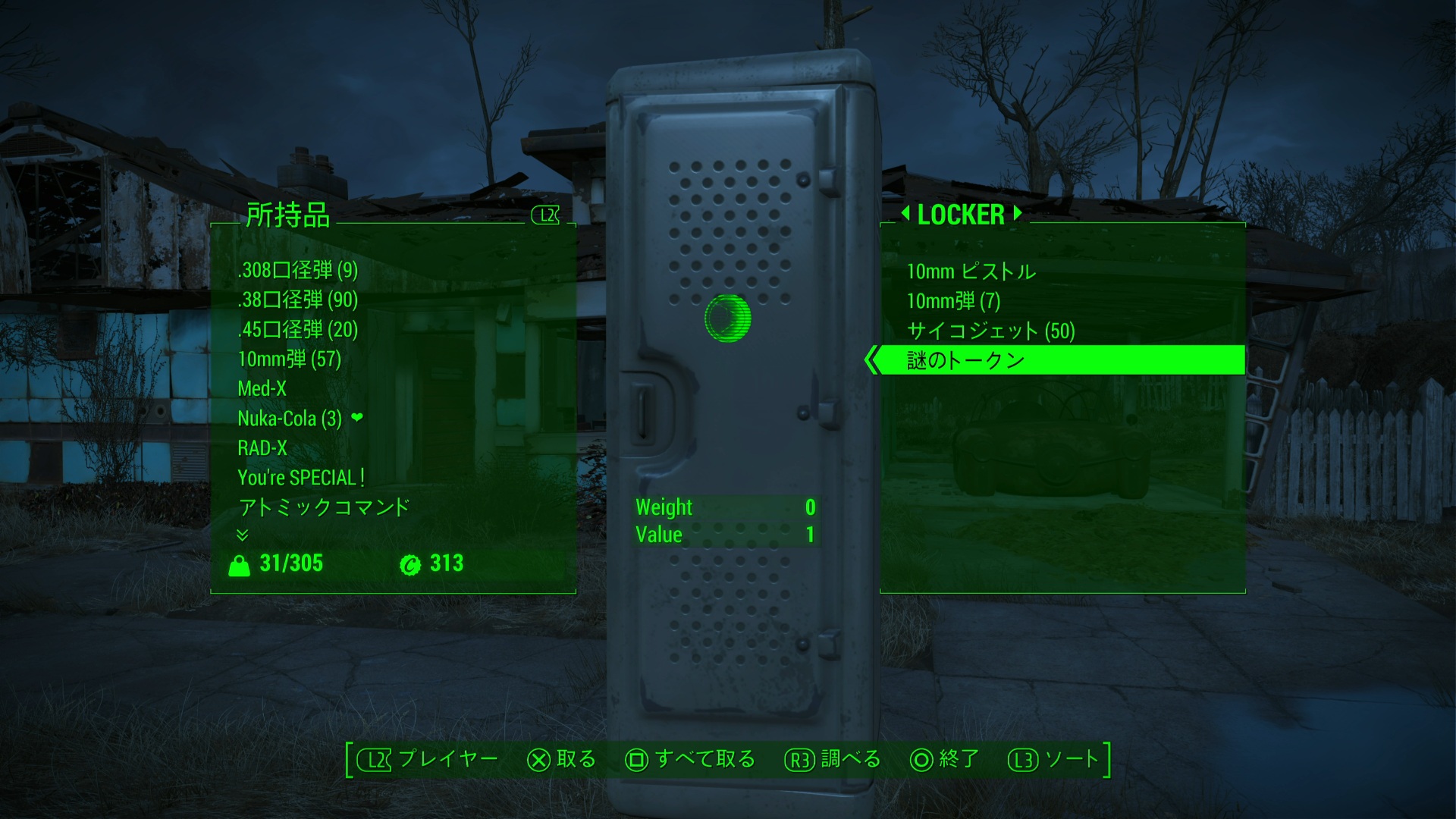1456x819 pixels.
Task: Select the You're SPECIAL! book
Action: tap(301, 477)
